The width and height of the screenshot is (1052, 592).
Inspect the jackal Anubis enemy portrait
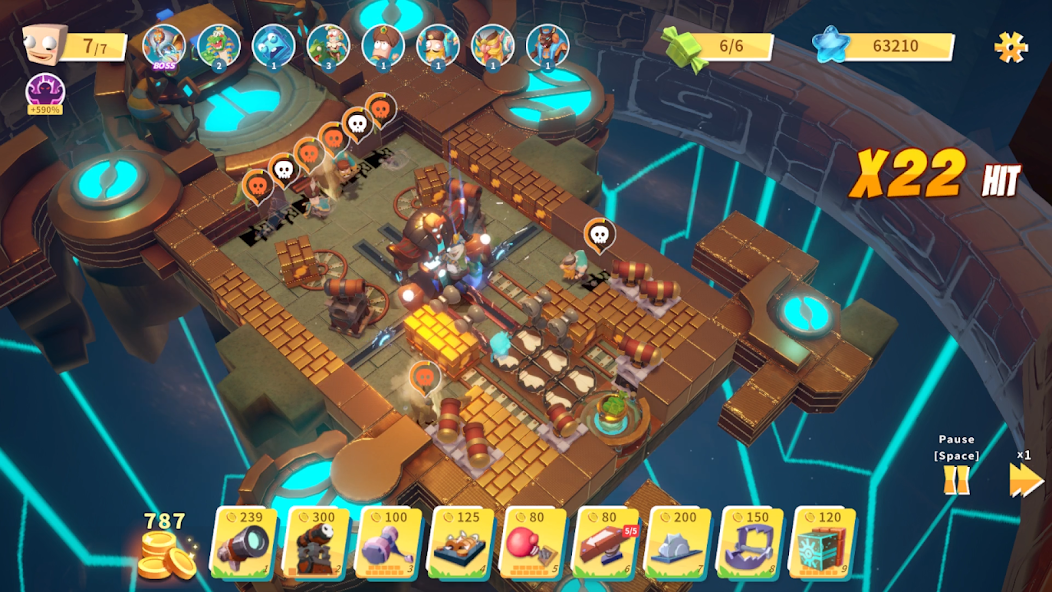click(547, 46)
